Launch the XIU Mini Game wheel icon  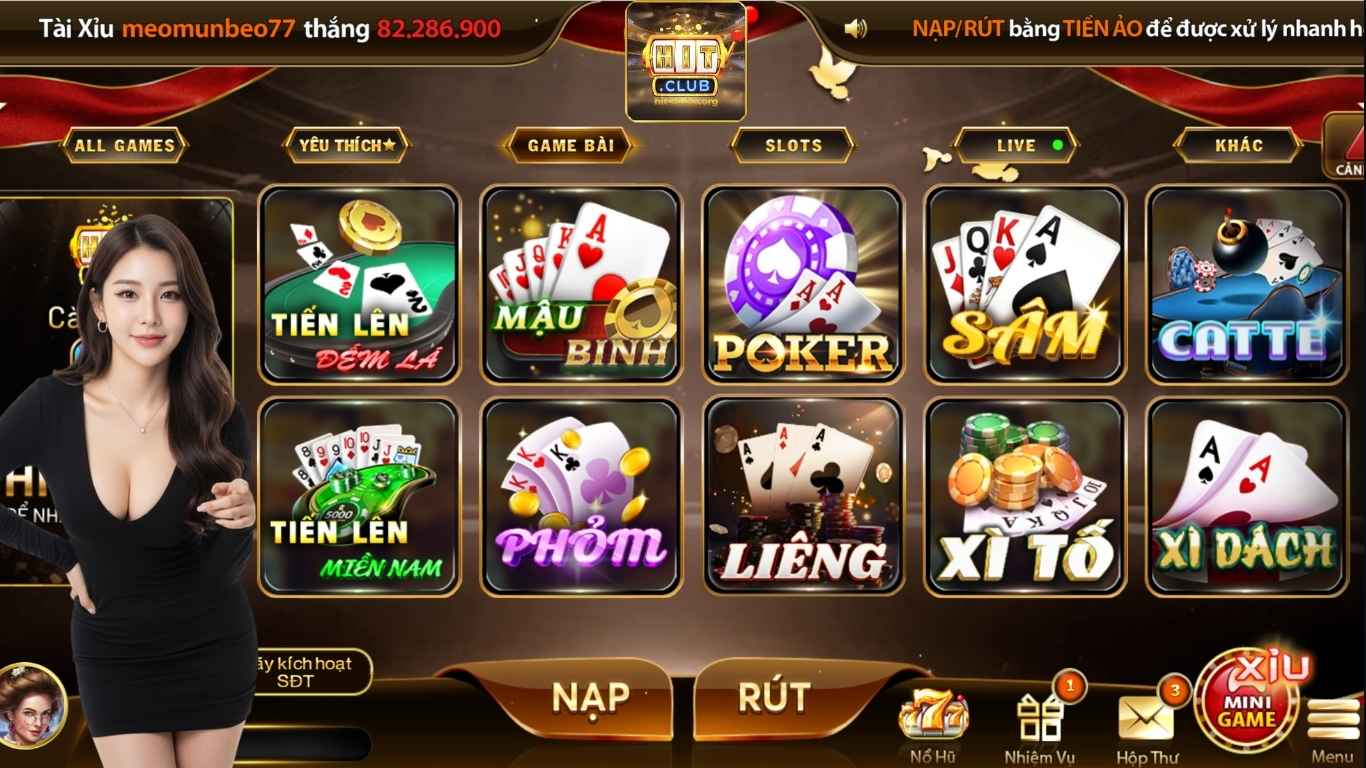[1246, 700]
